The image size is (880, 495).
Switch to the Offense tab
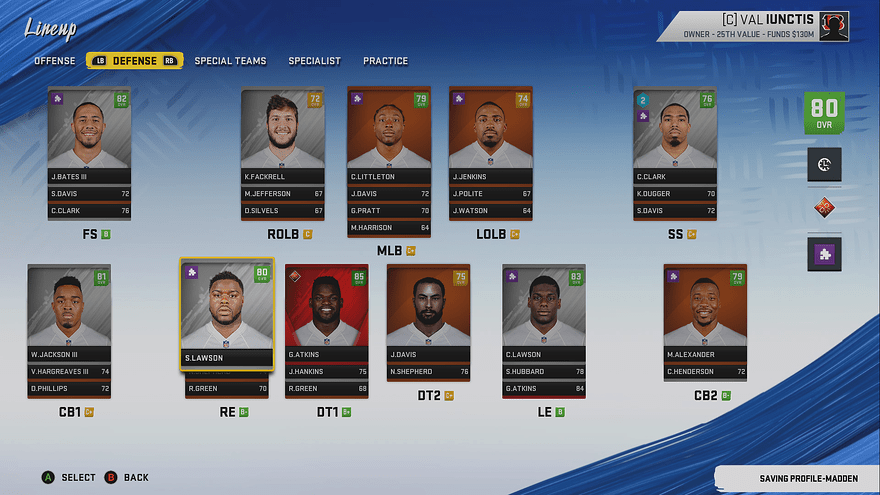[55, 61]
